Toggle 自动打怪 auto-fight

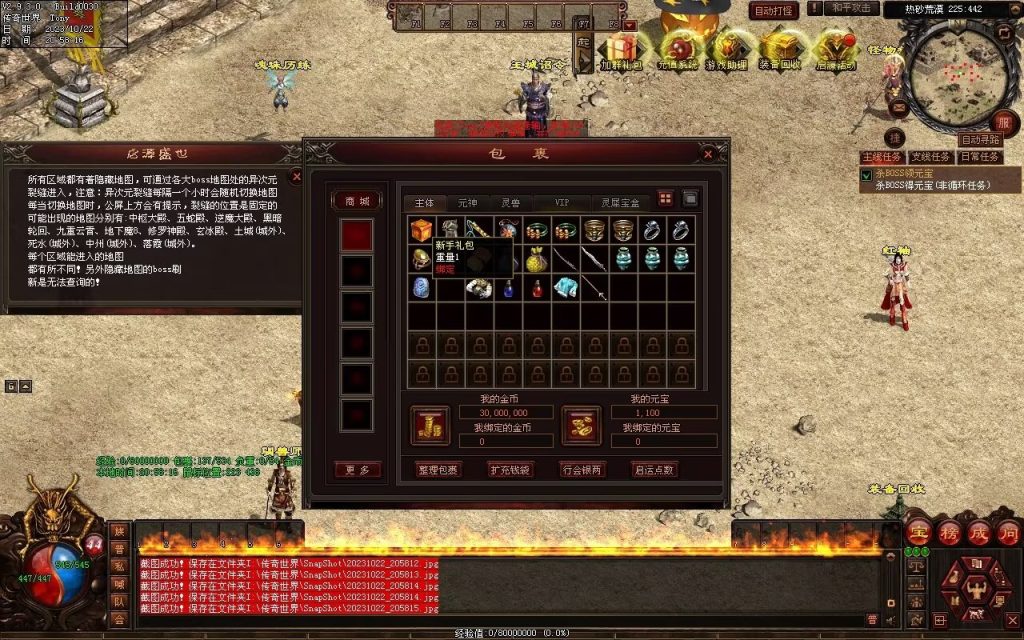(773, 11)
